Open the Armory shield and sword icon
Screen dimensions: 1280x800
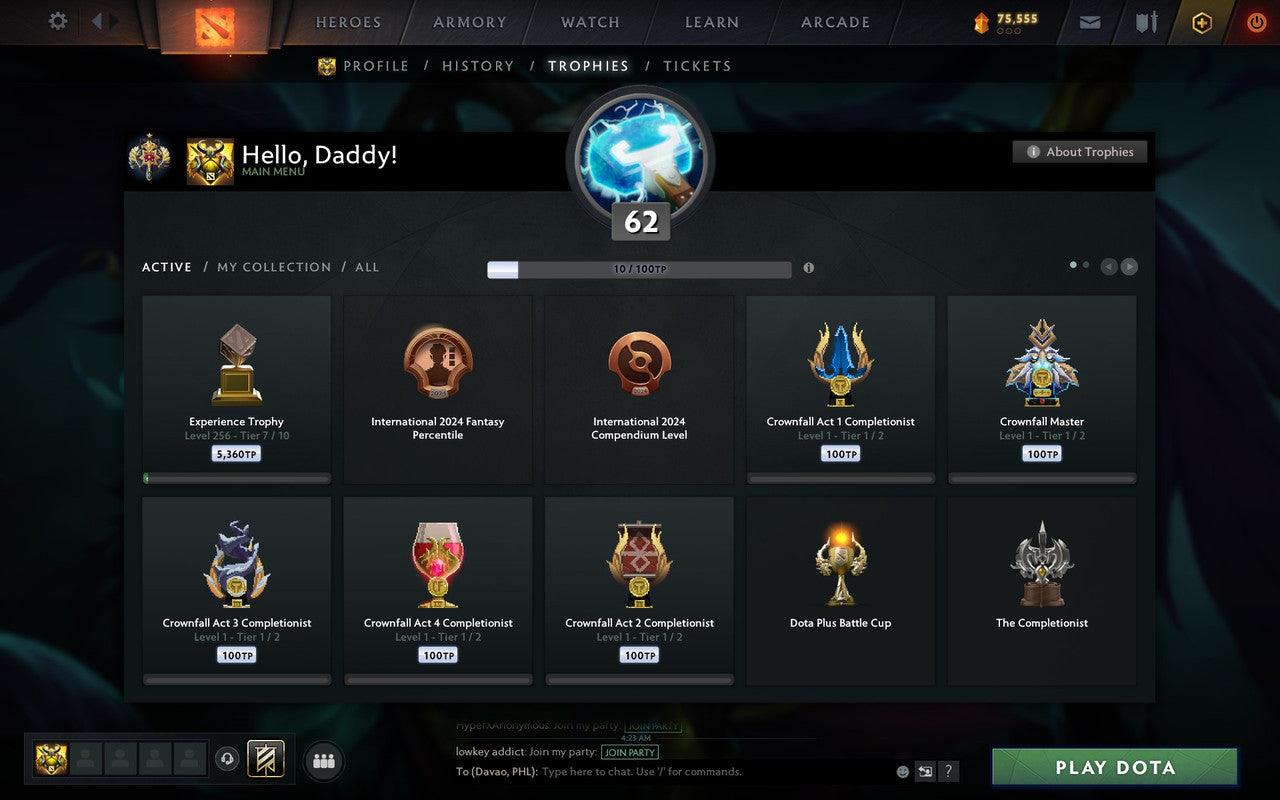[x=1145, y=22]
